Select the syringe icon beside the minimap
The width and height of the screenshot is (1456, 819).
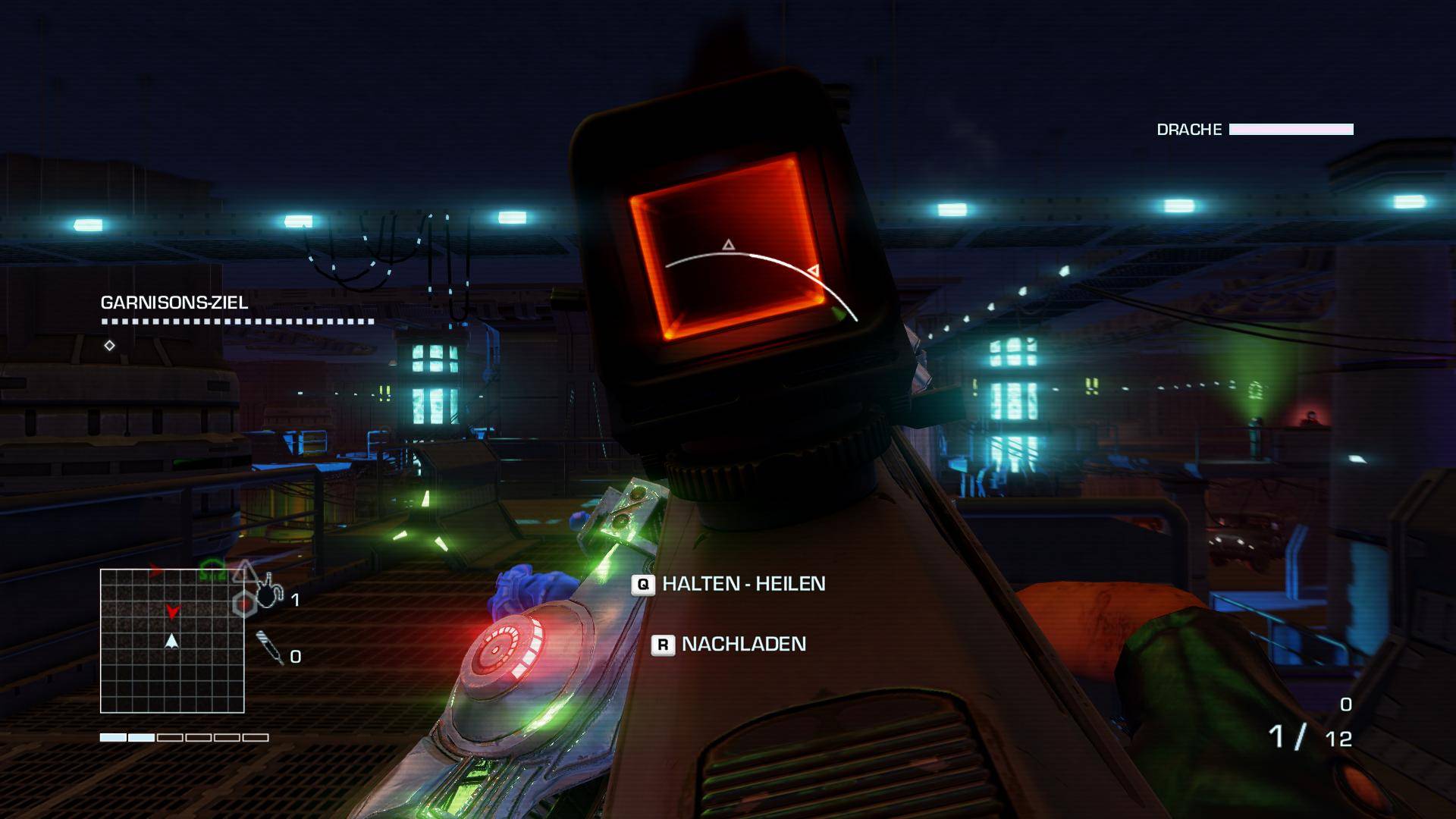[x=269, y=647]
